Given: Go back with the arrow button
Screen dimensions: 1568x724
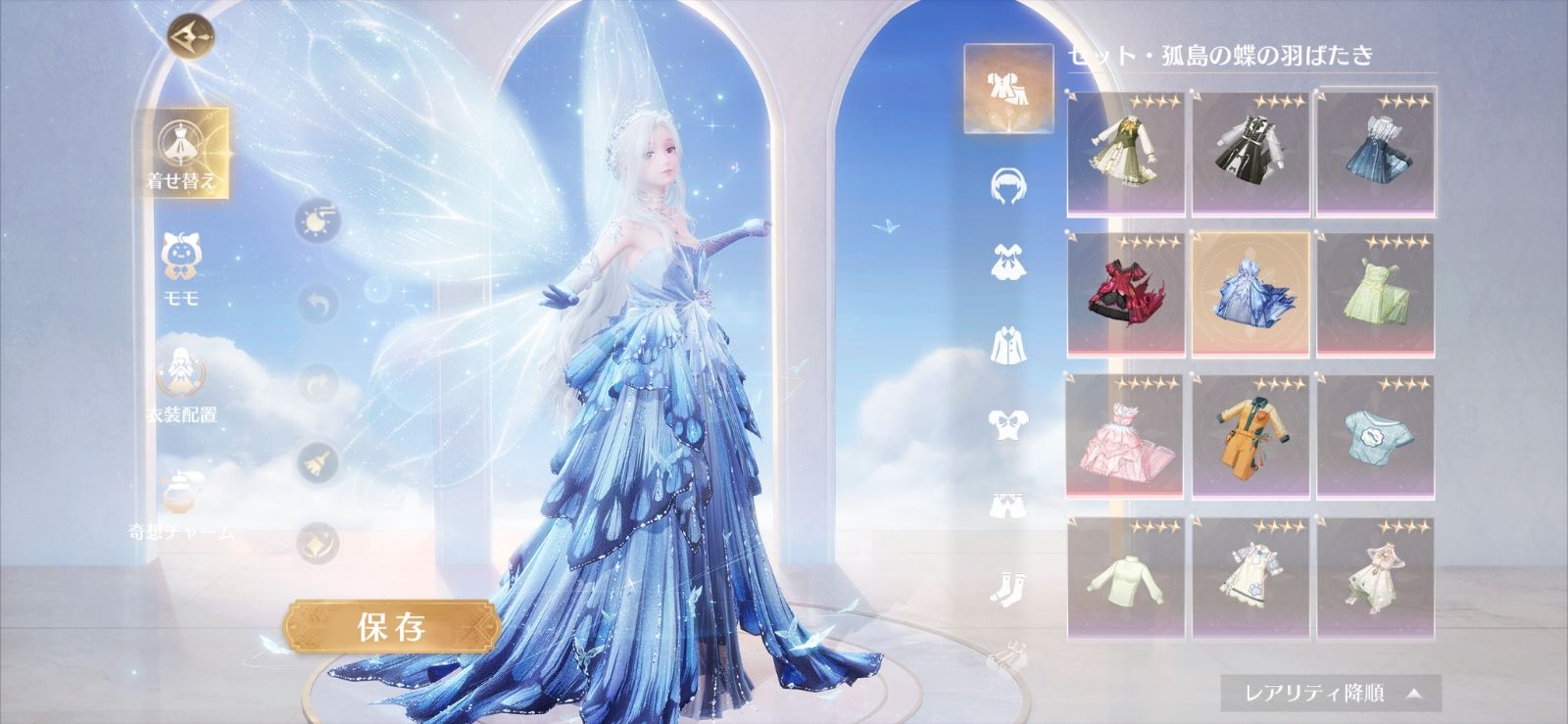Looking at the screenshot, I should (x=190, y=37).
